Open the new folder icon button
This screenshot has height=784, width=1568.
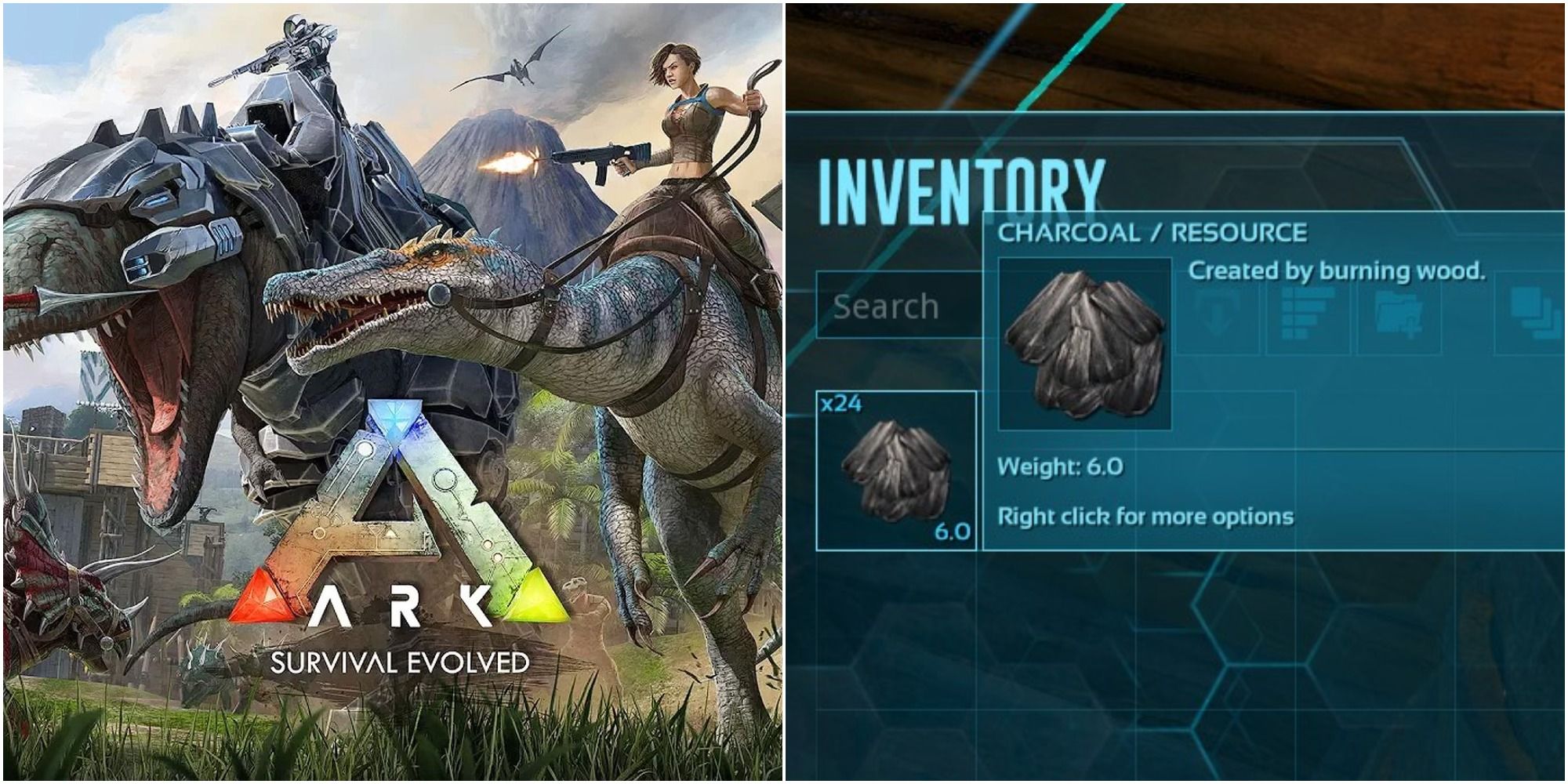pos(1401,315)
